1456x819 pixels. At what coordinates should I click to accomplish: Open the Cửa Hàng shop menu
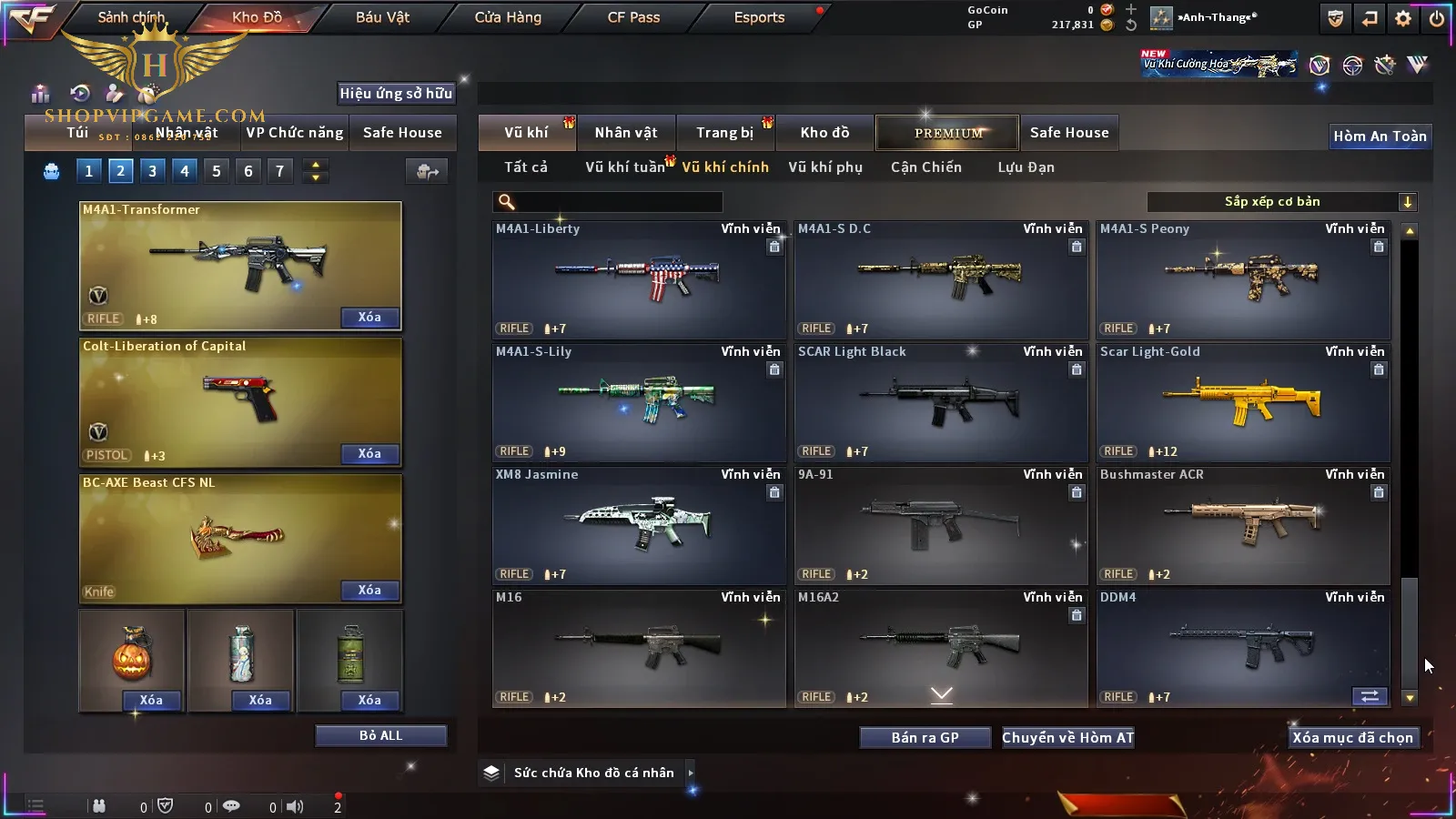[x=508, y=17]
